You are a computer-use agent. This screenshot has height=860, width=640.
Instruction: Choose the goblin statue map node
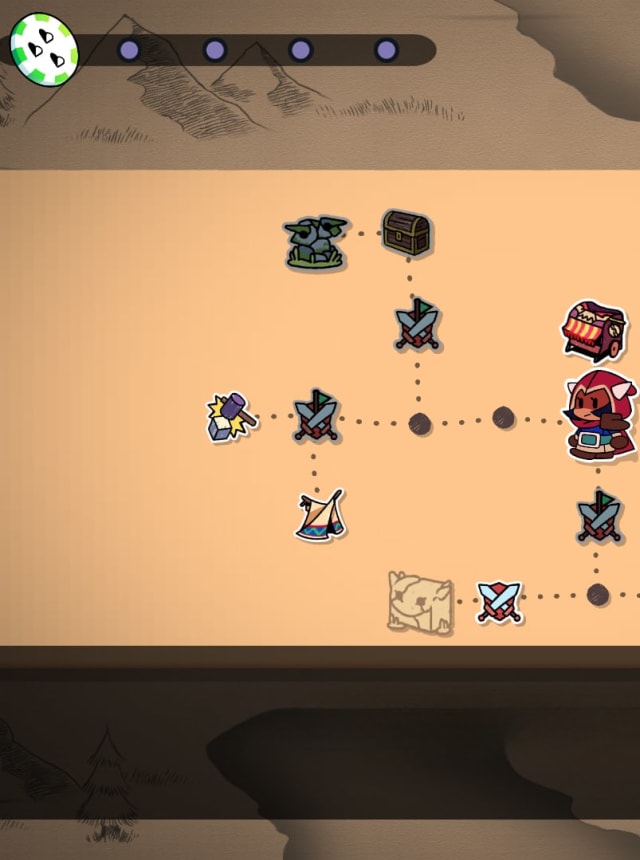point(315,243)
